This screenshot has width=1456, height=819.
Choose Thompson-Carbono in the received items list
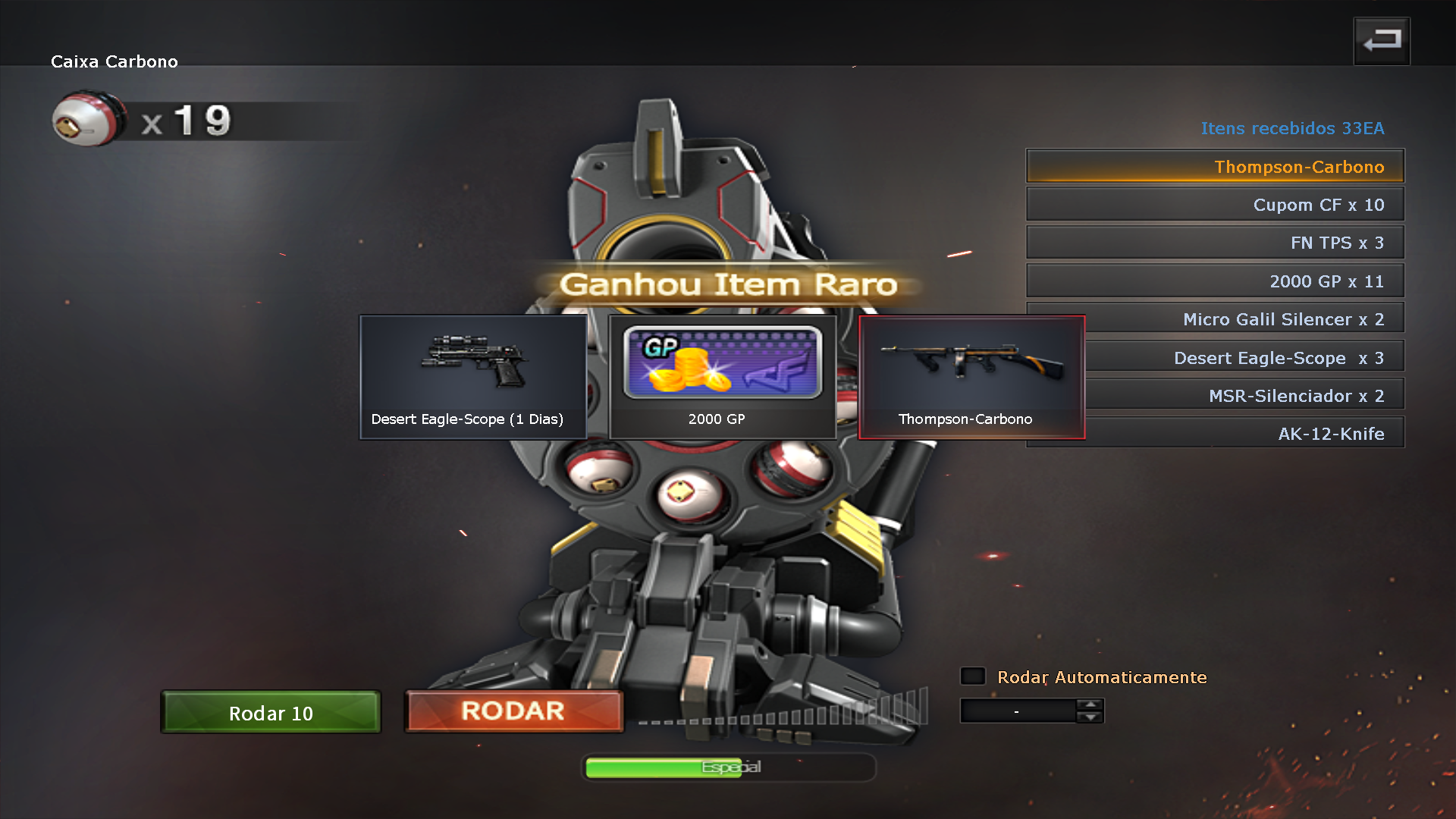tap(1215, 166)
